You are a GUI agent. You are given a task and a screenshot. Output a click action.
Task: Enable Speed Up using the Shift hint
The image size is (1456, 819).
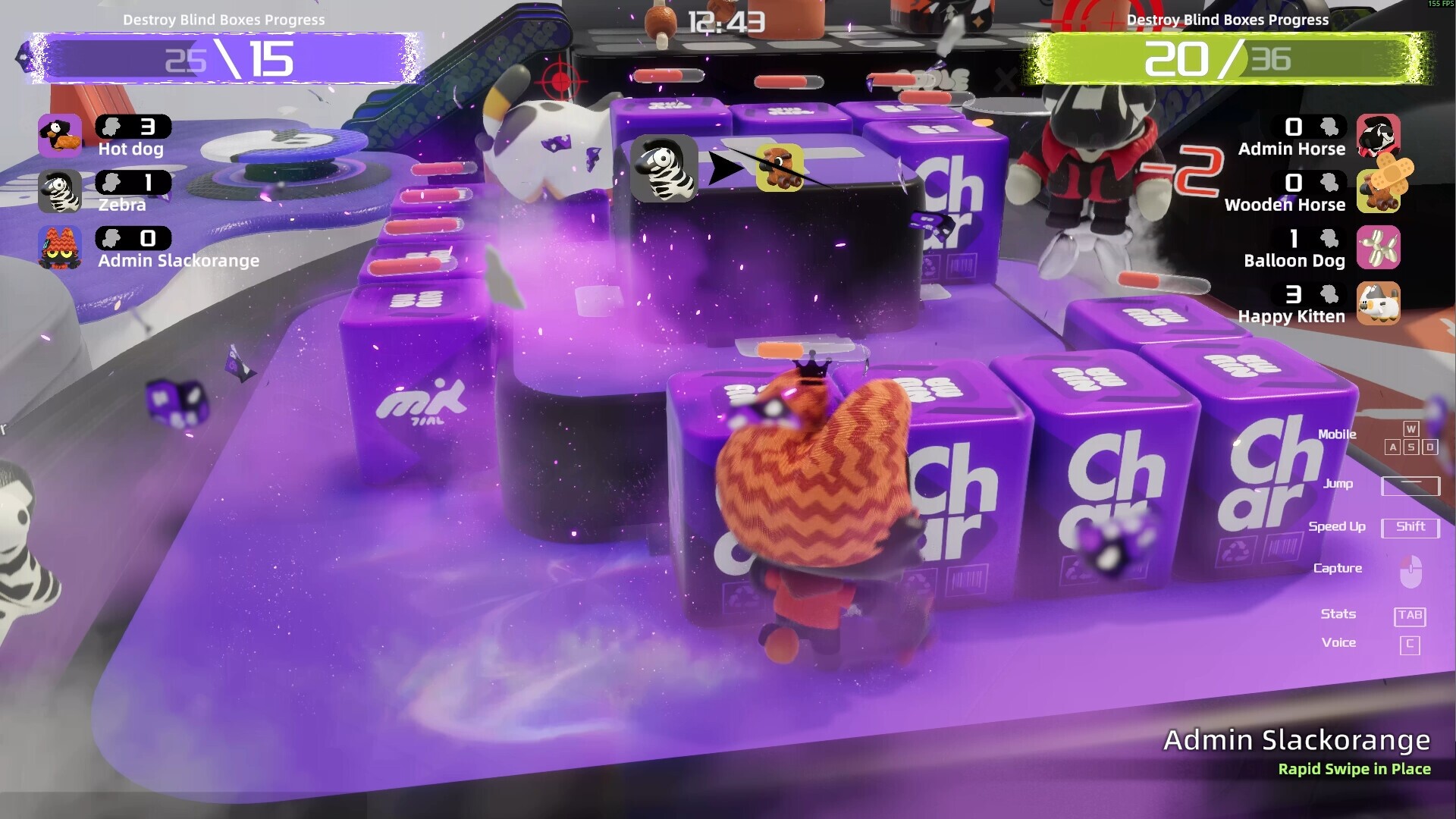coord(1409,526)
